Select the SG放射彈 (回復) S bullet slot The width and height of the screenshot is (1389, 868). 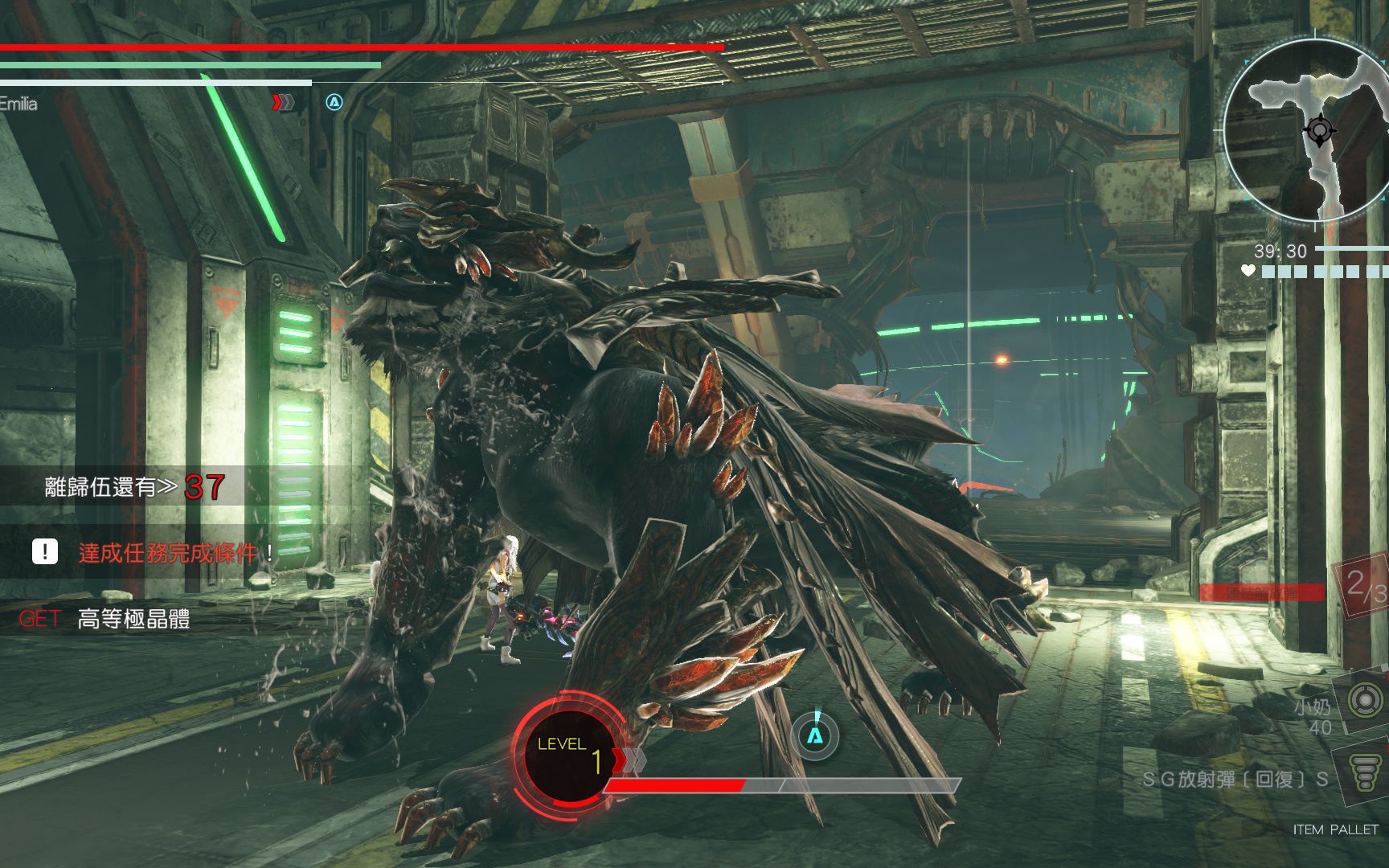pos(1366,774)
